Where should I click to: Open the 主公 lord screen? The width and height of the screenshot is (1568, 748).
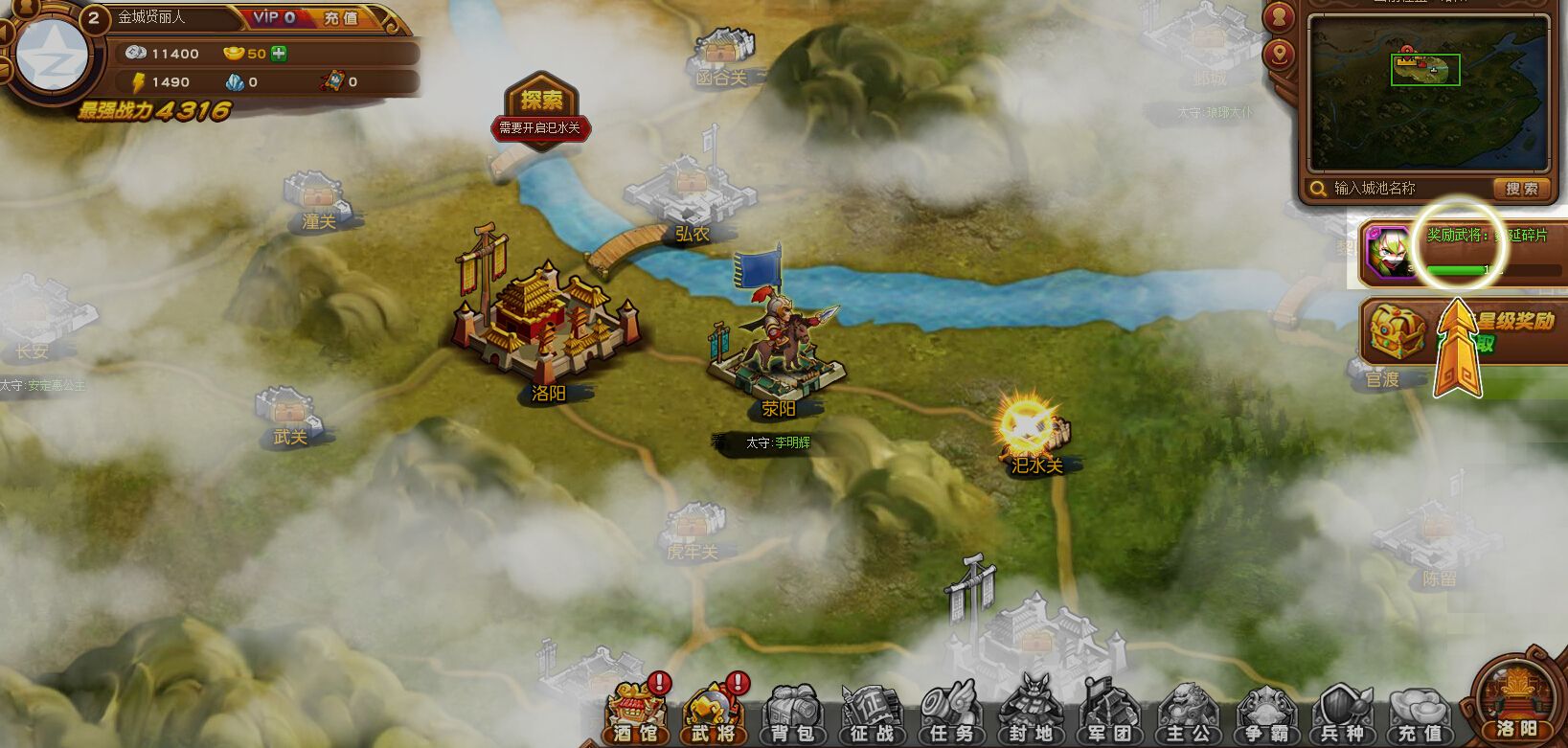coord(1187,714)
